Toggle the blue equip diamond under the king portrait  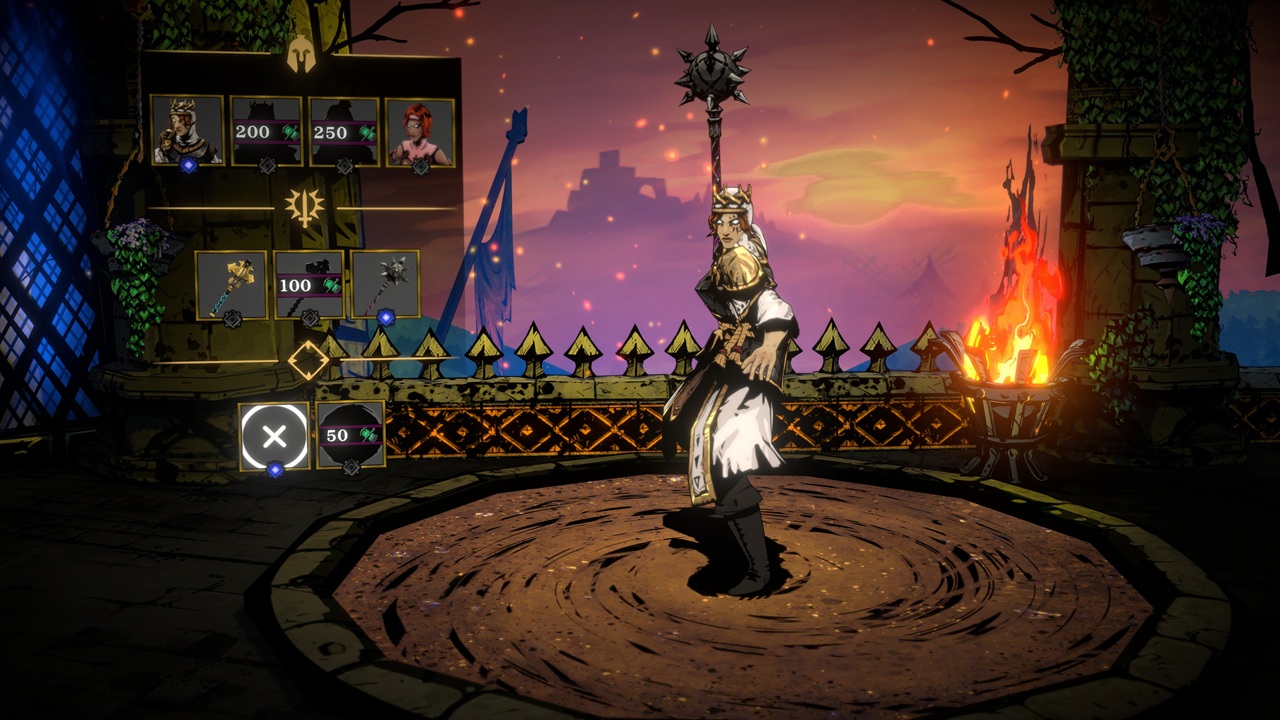[189, 165]
